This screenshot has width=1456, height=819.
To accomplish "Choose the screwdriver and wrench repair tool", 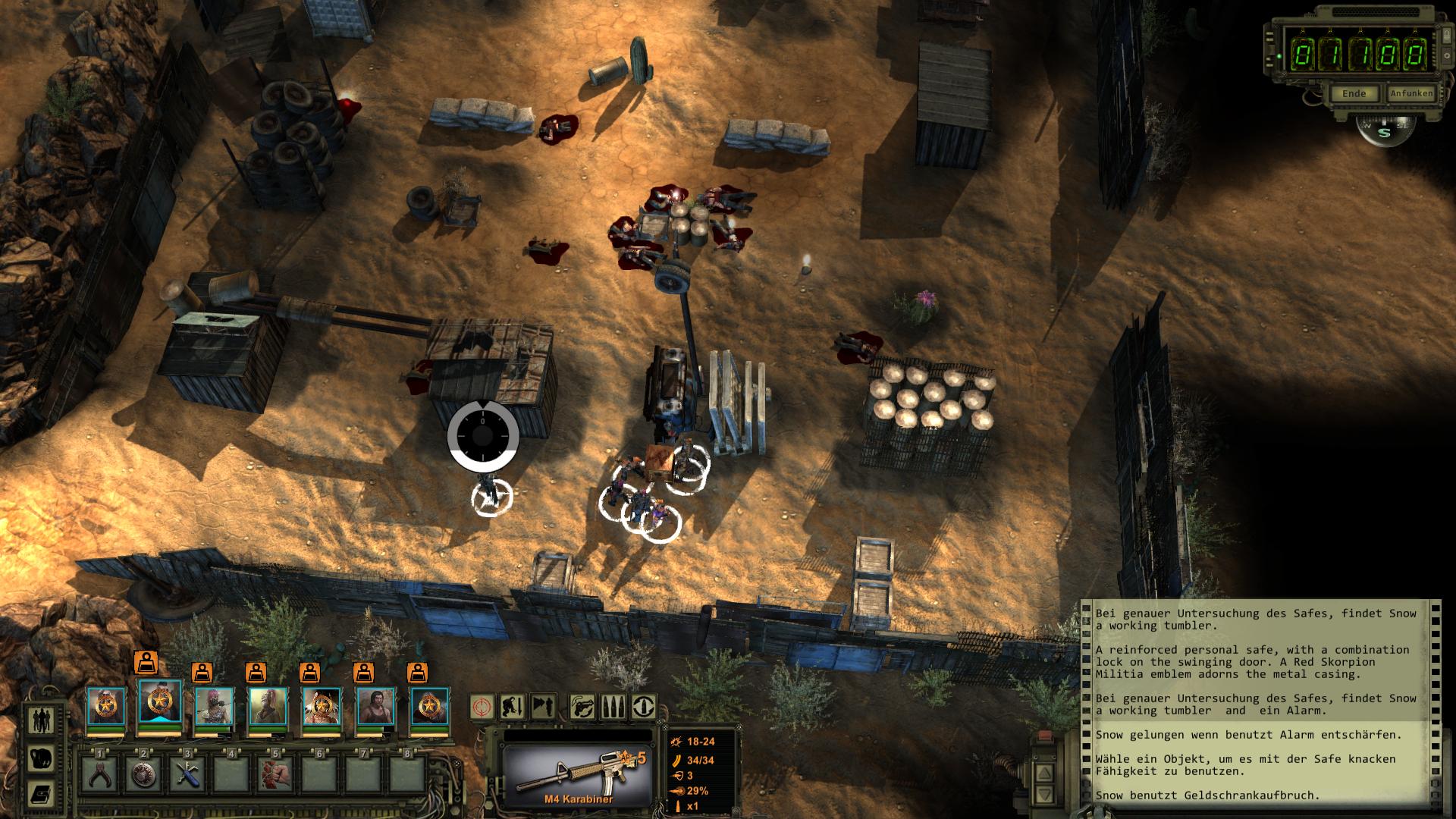I will 188,775.
